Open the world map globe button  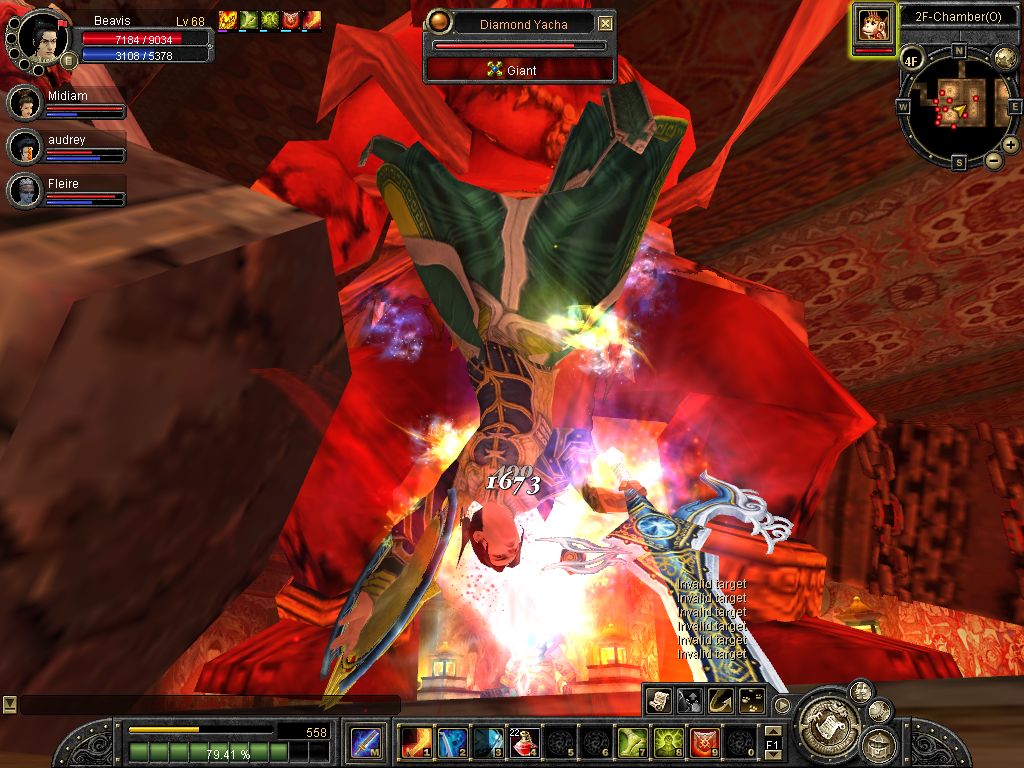[1005, 57]
